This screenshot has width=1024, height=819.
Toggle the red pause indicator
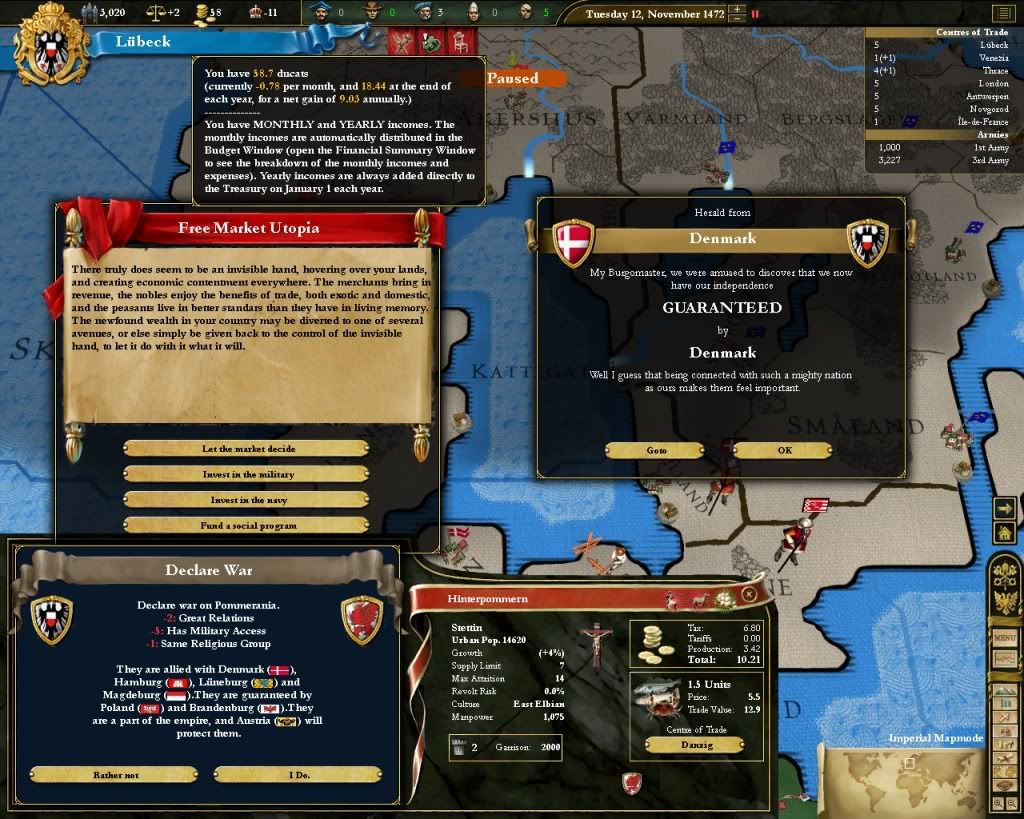755,14
